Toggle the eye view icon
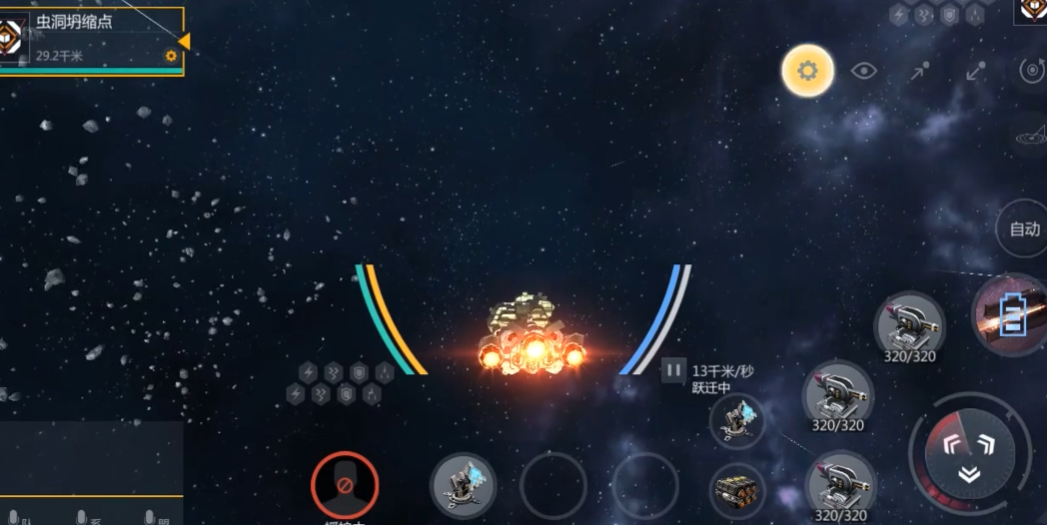 [864, 71]
